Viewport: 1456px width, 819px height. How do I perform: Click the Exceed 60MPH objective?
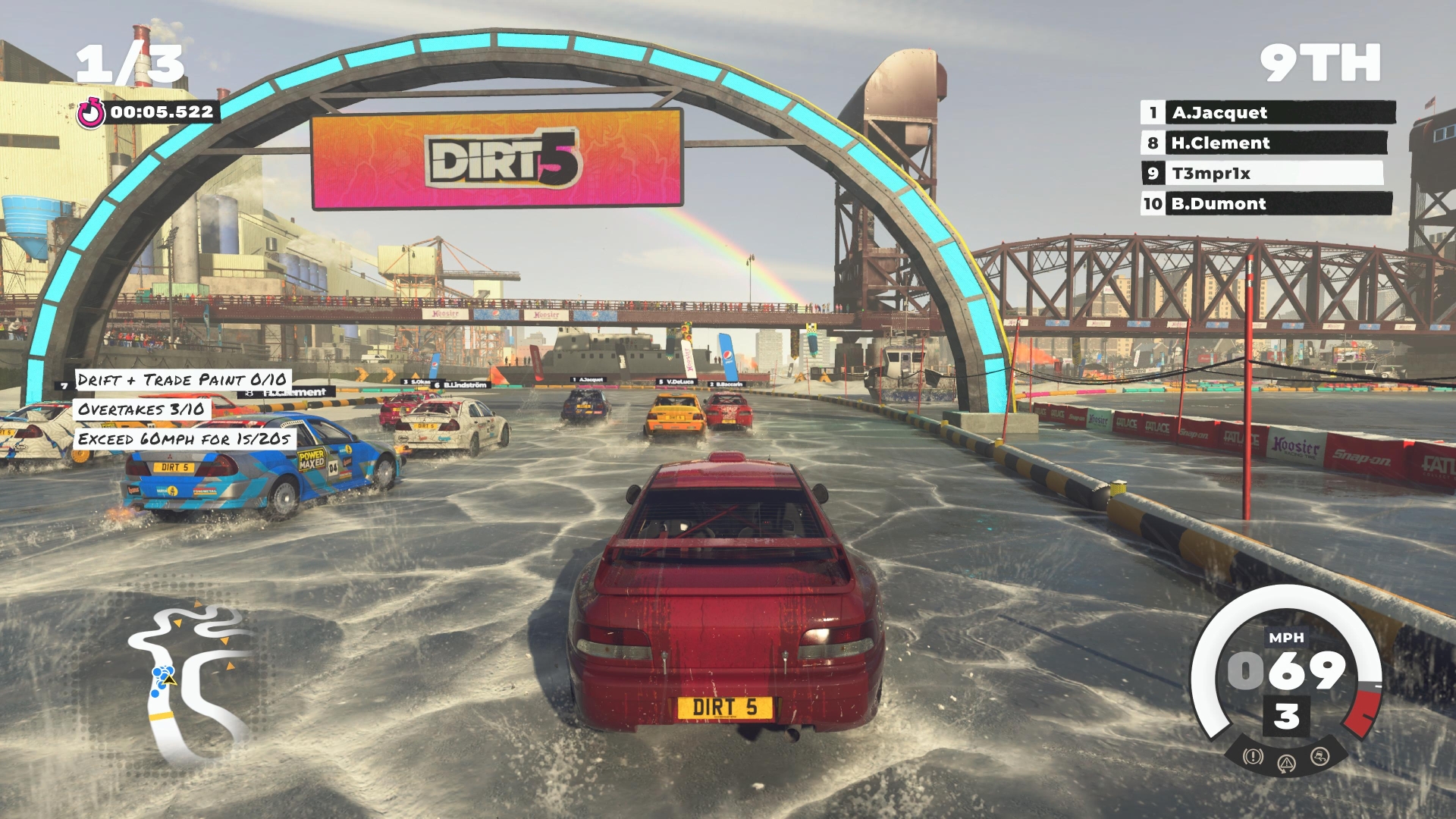point(184,439)
